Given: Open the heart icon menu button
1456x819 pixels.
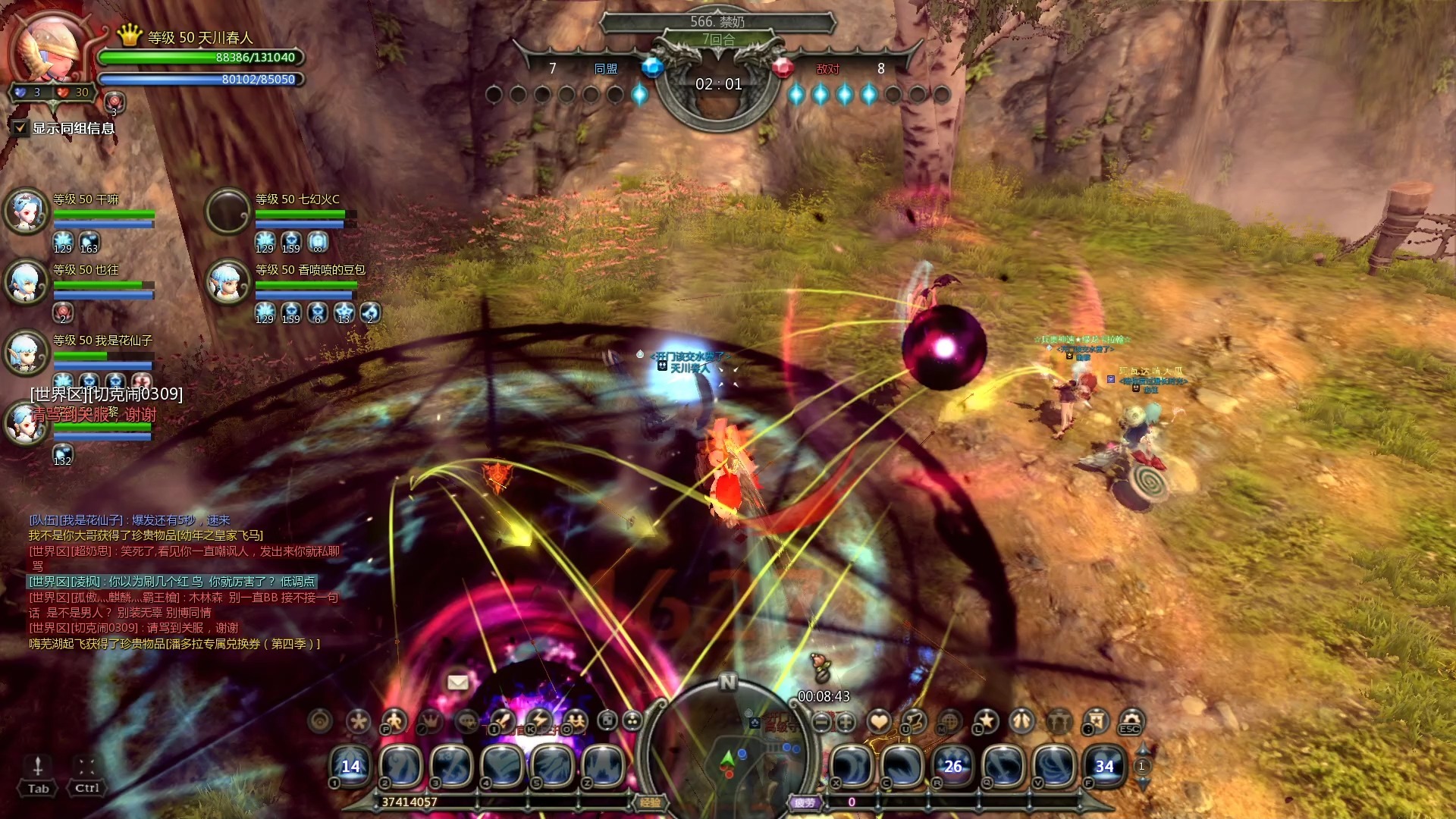Looking at the screenshot, I should click(879, 721).
